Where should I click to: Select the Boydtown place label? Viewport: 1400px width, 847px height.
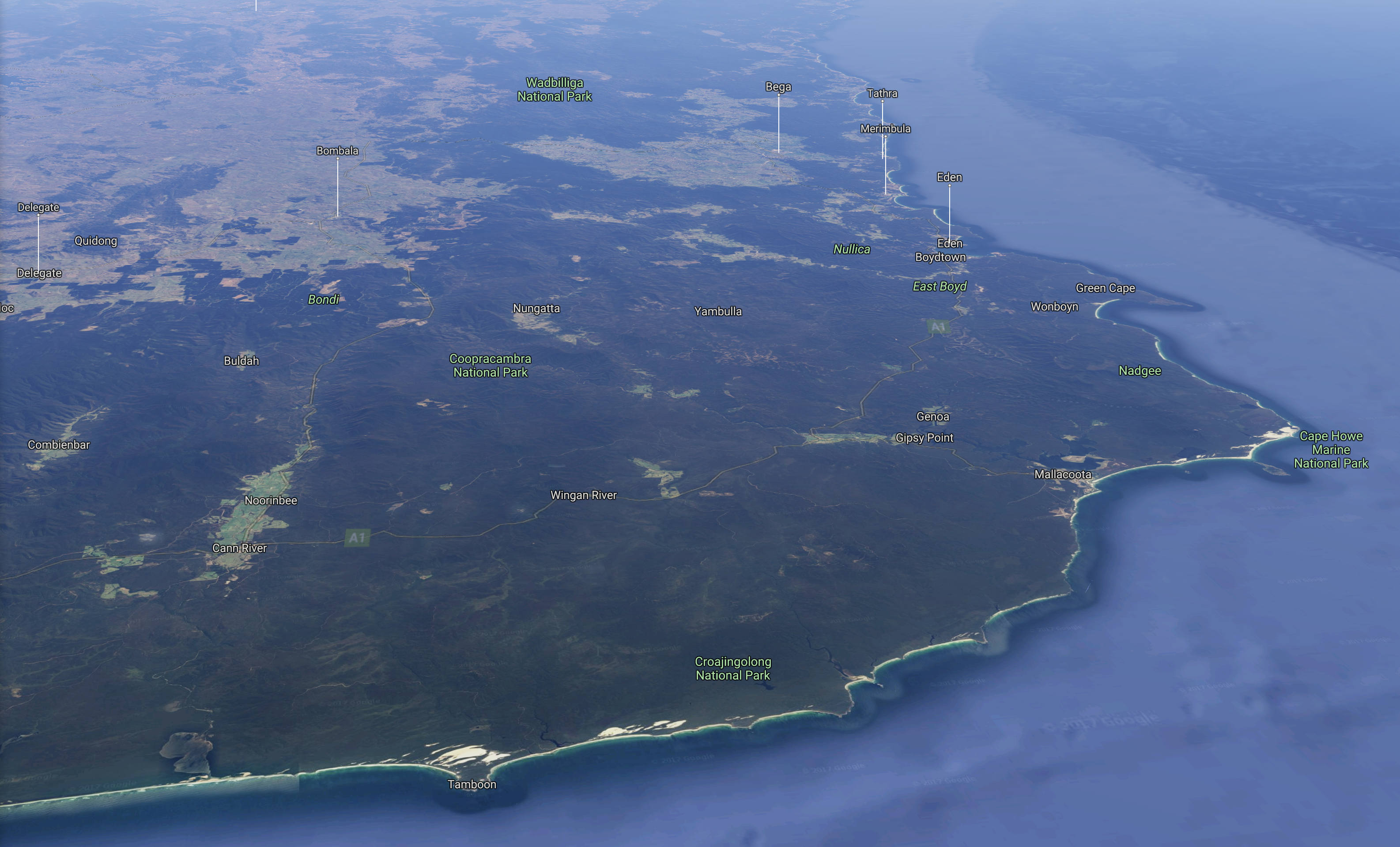click(x=940, y=257)
